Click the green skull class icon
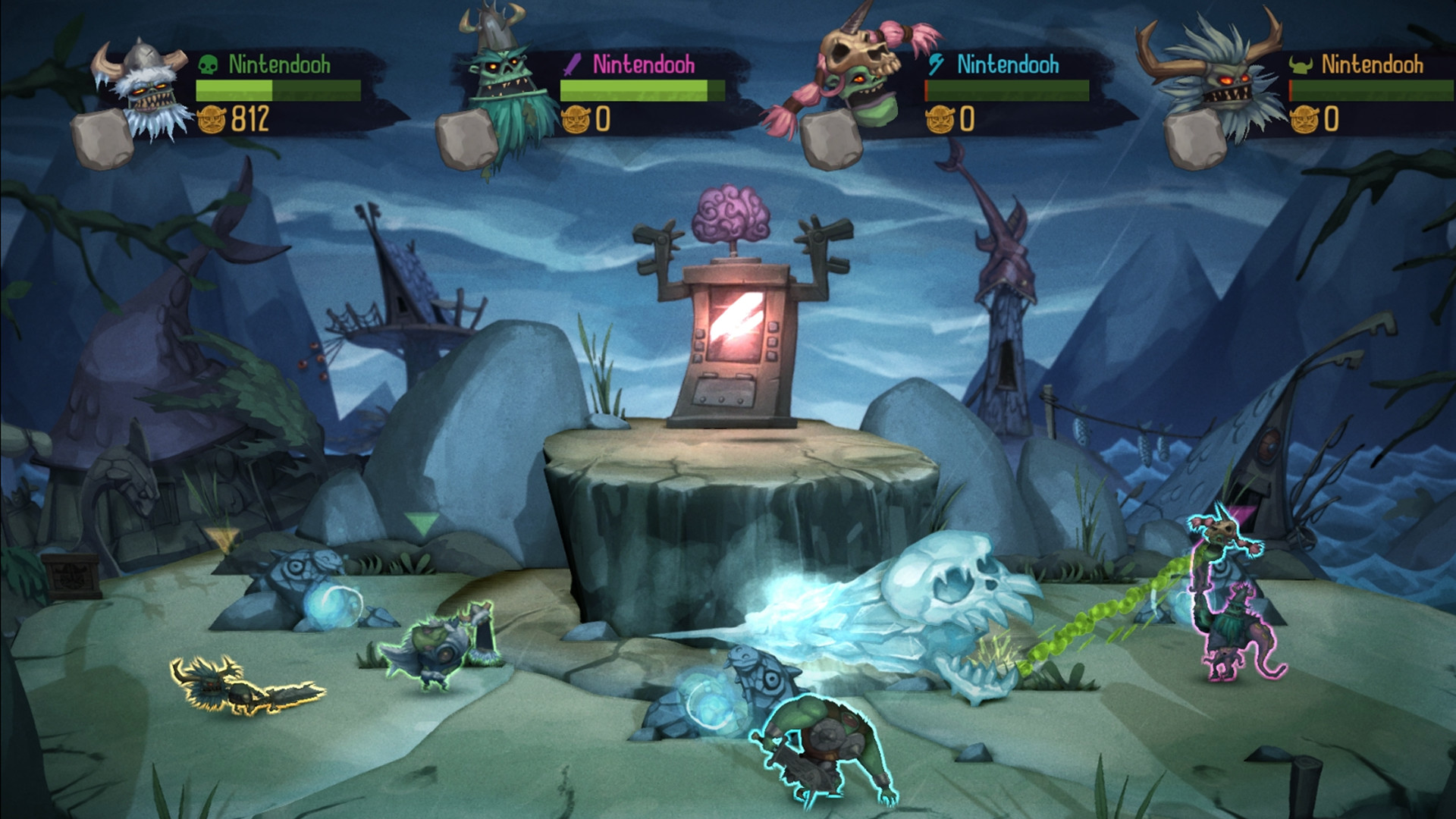The width and height of the screenshot is (1456, 819). (x=208, y=65)
